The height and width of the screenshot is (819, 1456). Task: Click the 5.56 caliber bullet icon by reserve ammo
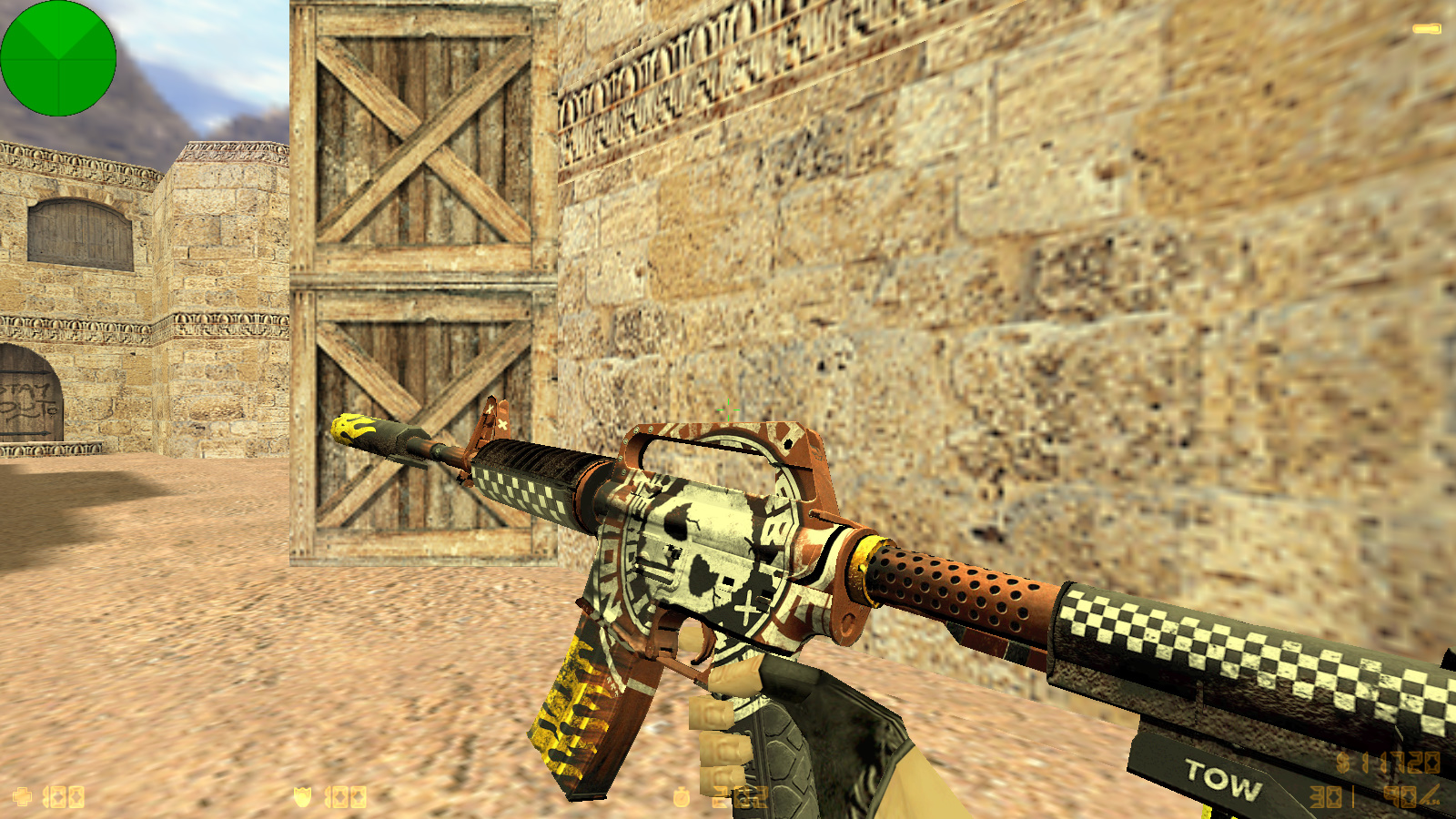tap(1431, 794)
